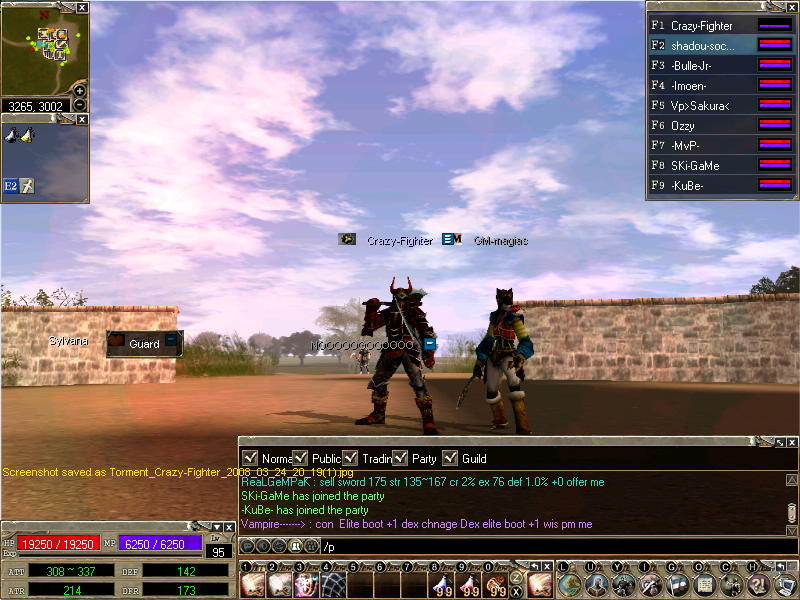This screenshot has width=800, height=600.
Task: Close the chat window
Action: coord(792,442)
